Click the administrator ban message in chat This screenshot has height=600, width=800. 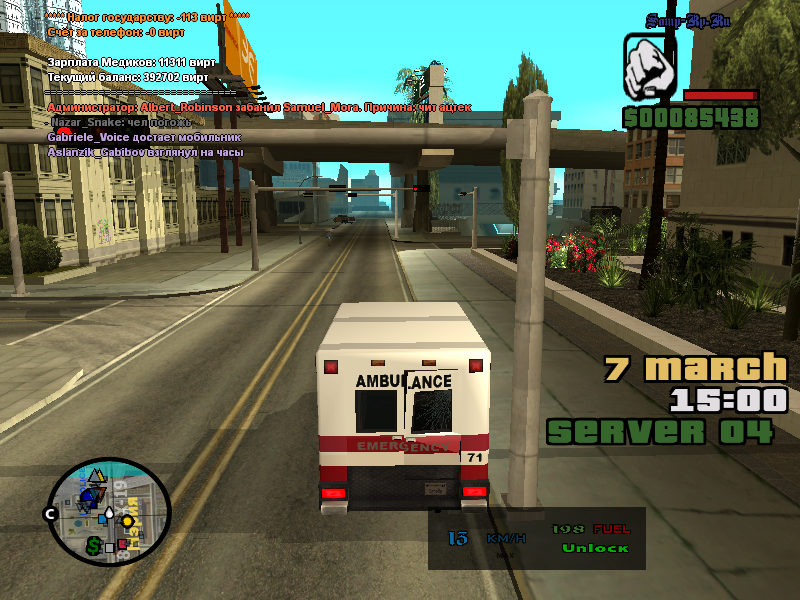point(259,107)
